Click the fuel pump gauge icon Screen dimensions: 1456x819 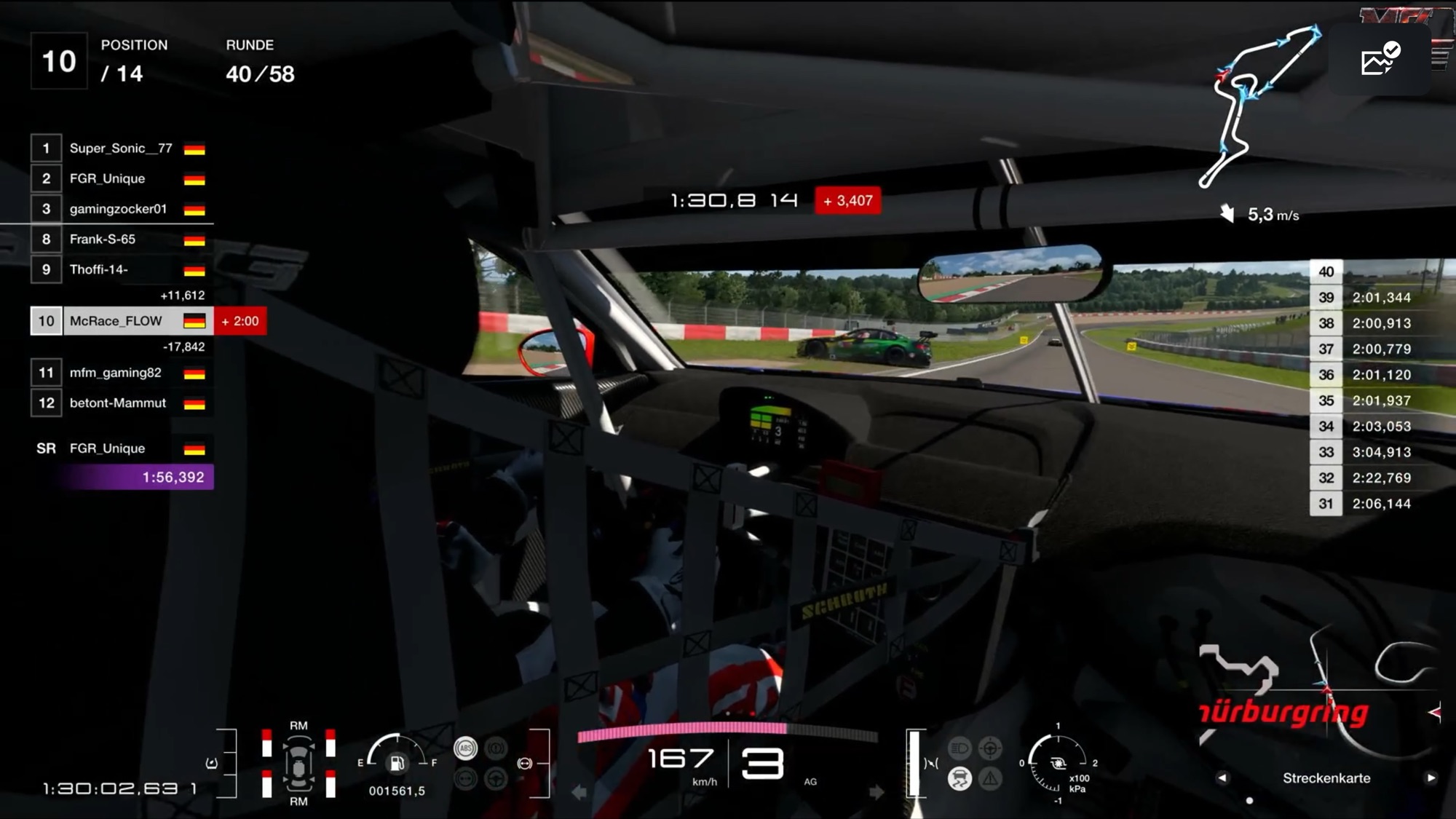397,763
